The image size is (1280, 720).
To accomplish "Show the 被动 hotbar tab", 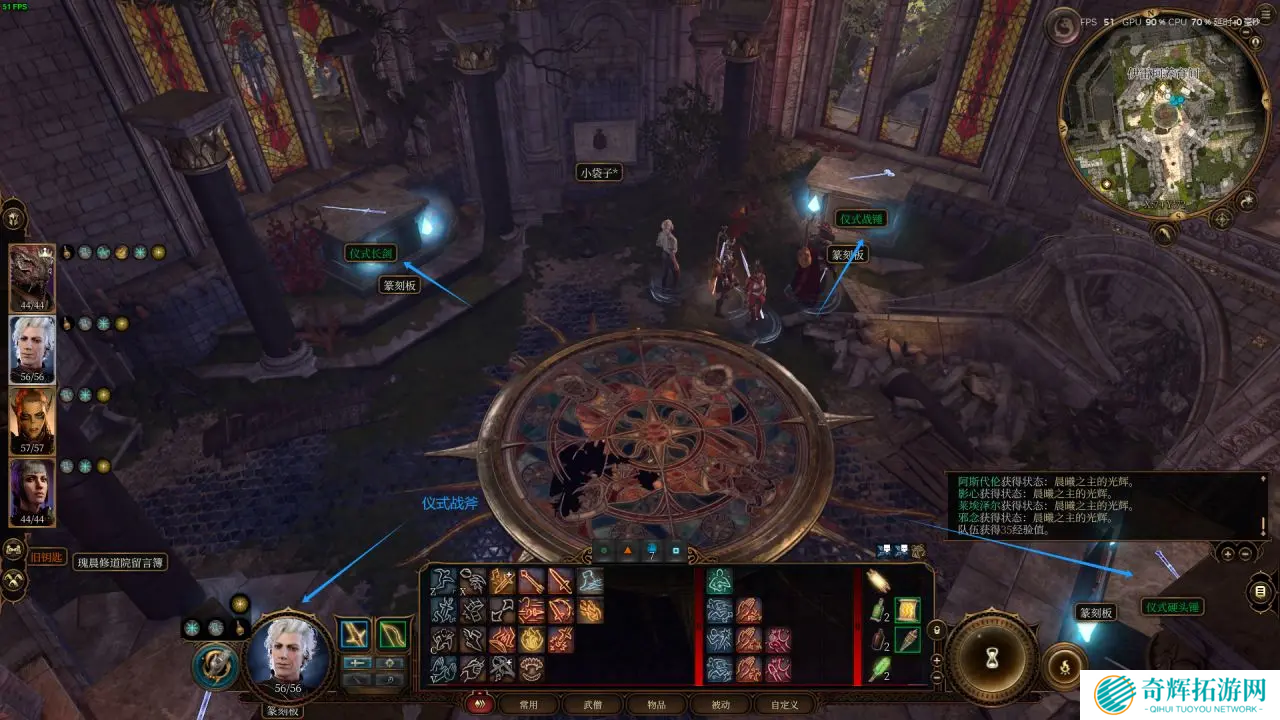I will click(719, 704).
